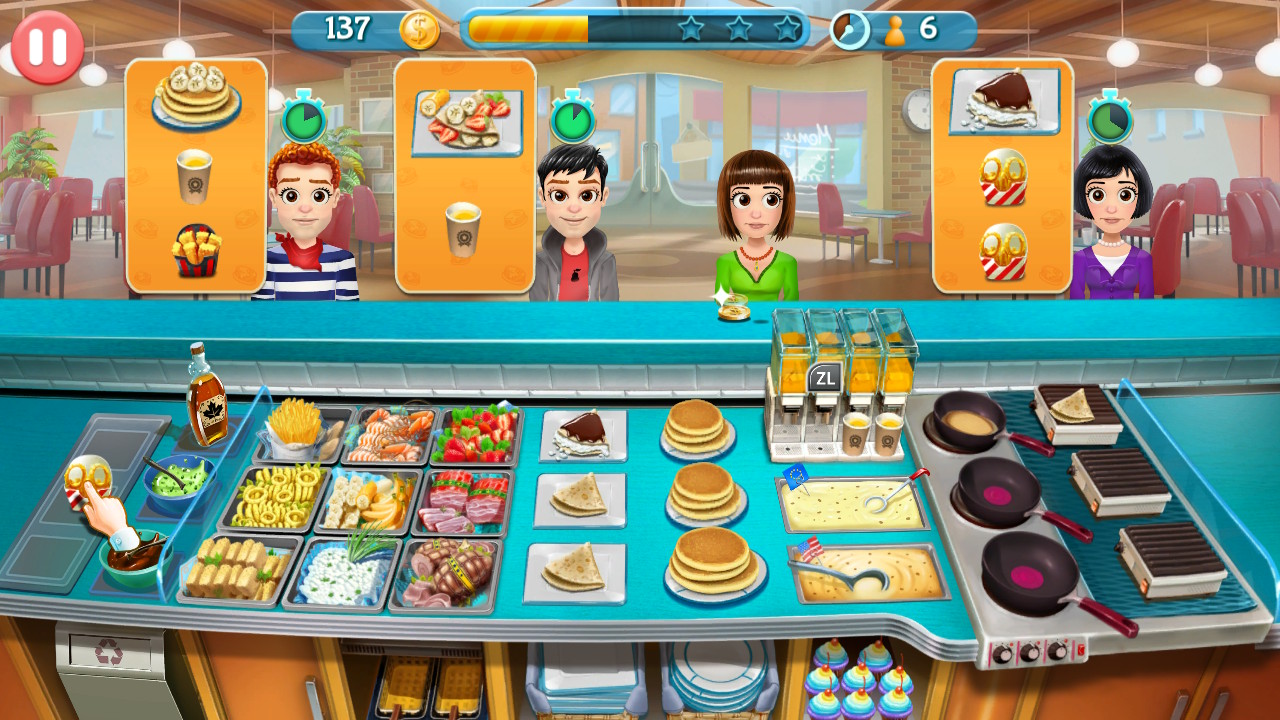Image resolution: width=1280 pixels, height=720 pixels.
Task: Collect the coins left by the brunette customer
Action: [x=736, y=311]
